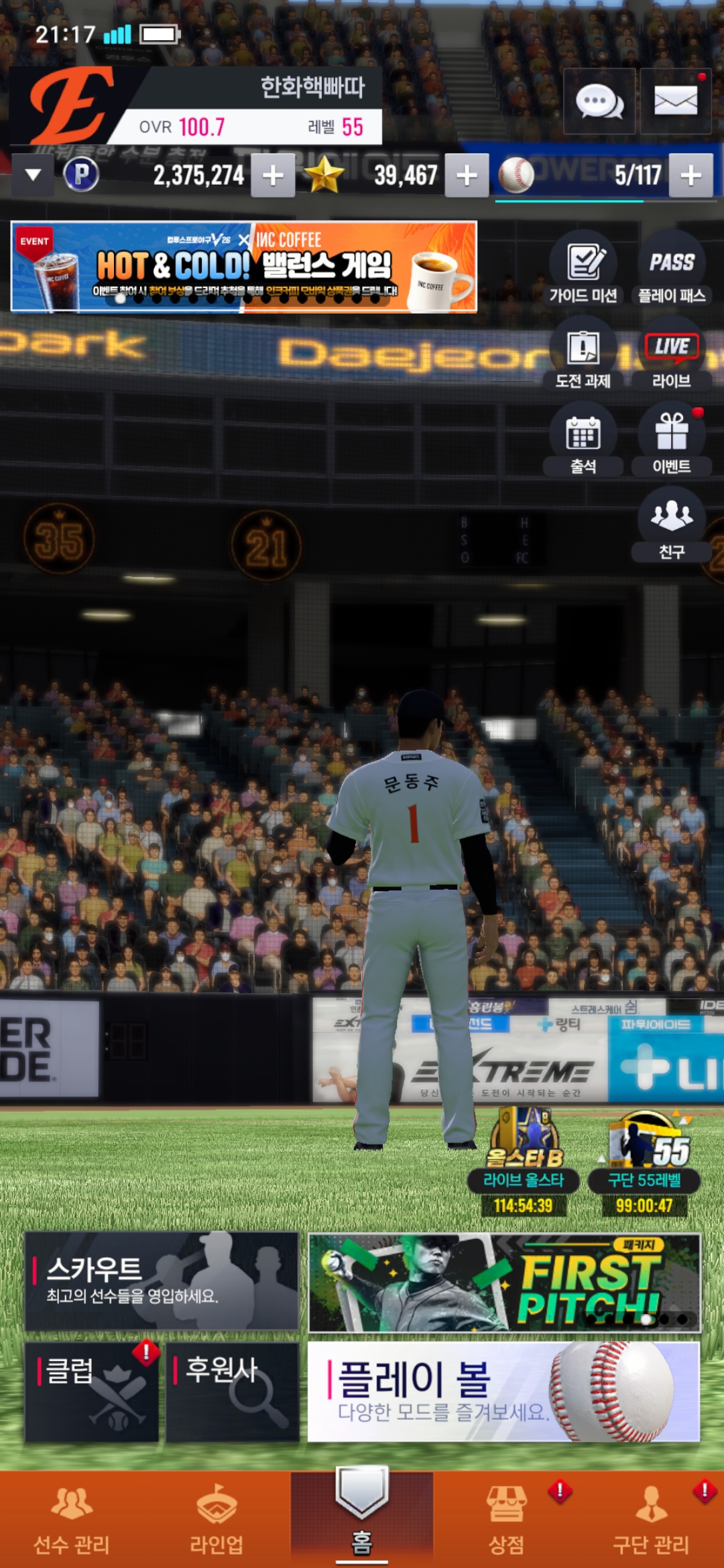Viewport: 724px width, 1568px height.
Task: Open the 라이브 올스타 package offer
Action: [524, 1163]
